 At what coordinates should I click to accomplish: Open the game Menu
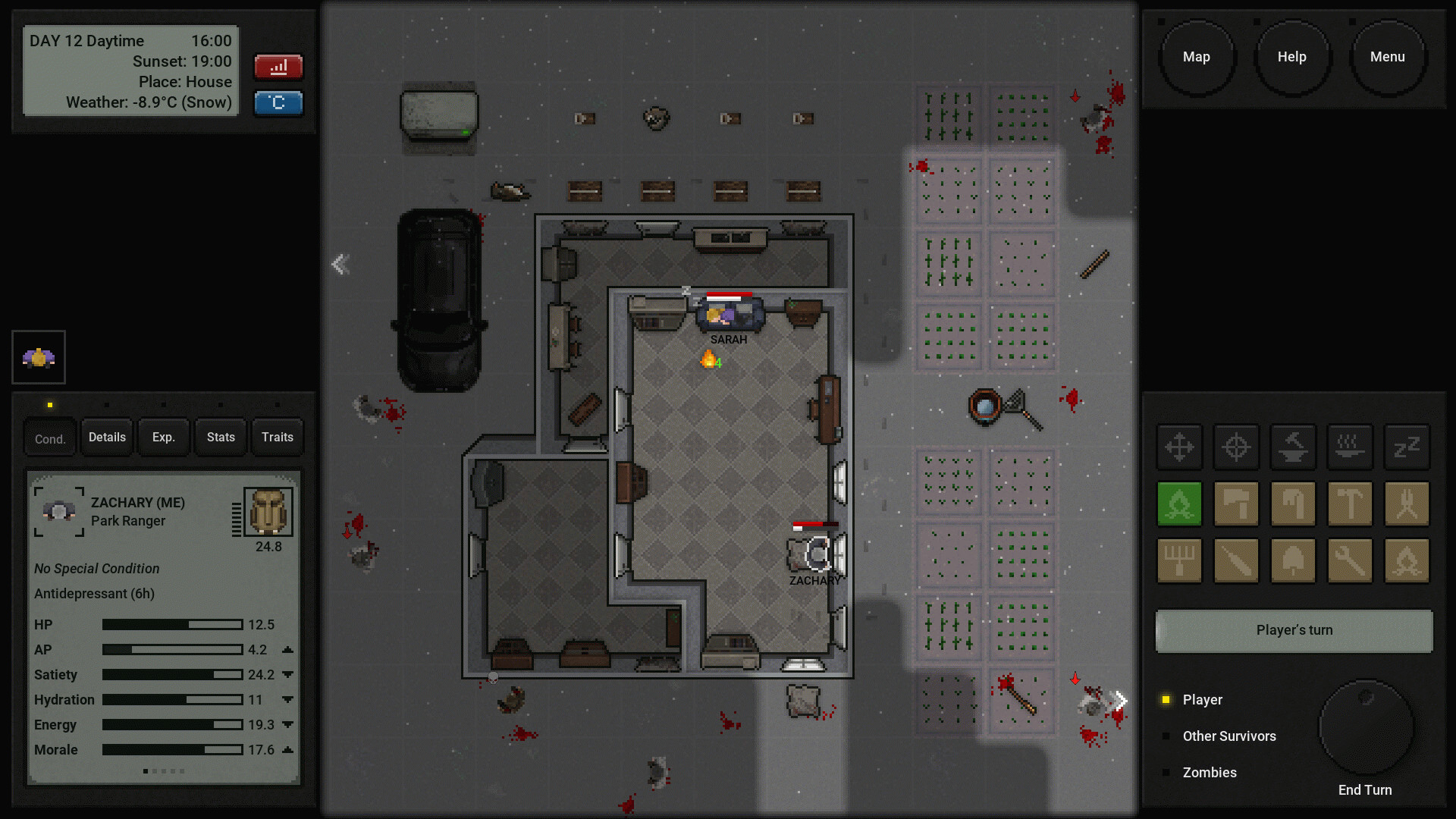[1387, 57]
